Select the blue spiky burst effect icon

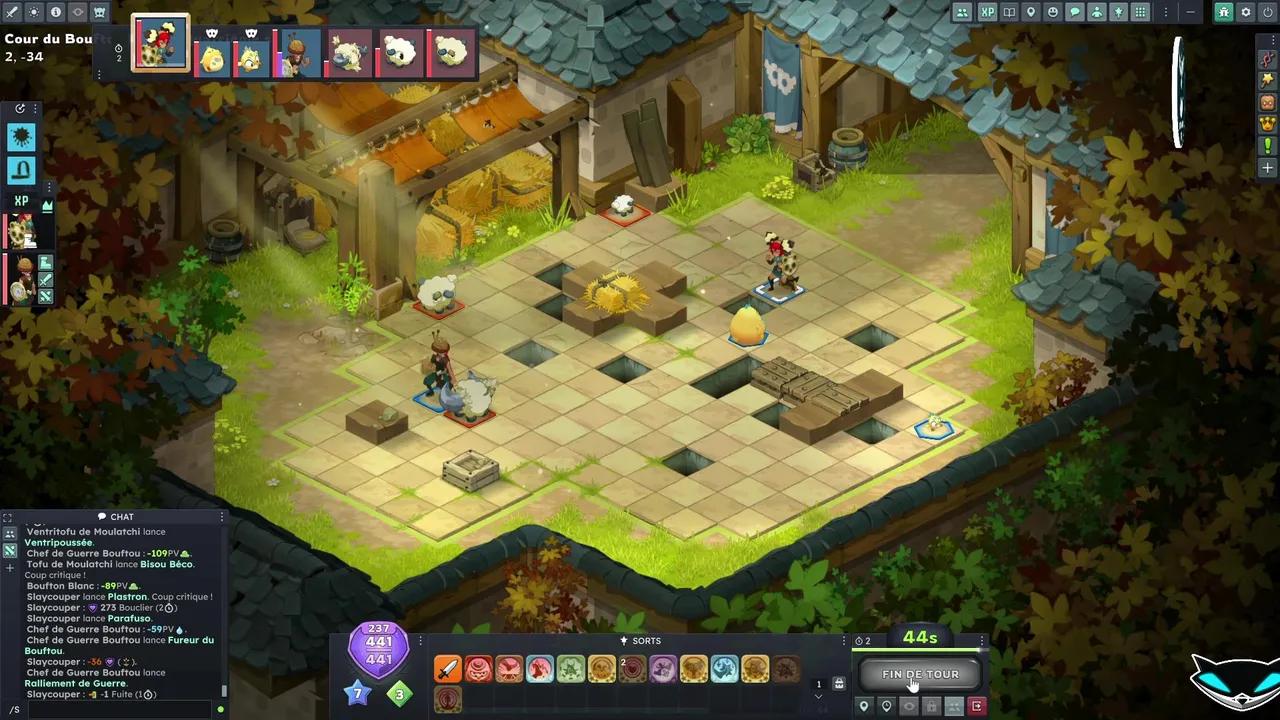[x=21, y=136]
